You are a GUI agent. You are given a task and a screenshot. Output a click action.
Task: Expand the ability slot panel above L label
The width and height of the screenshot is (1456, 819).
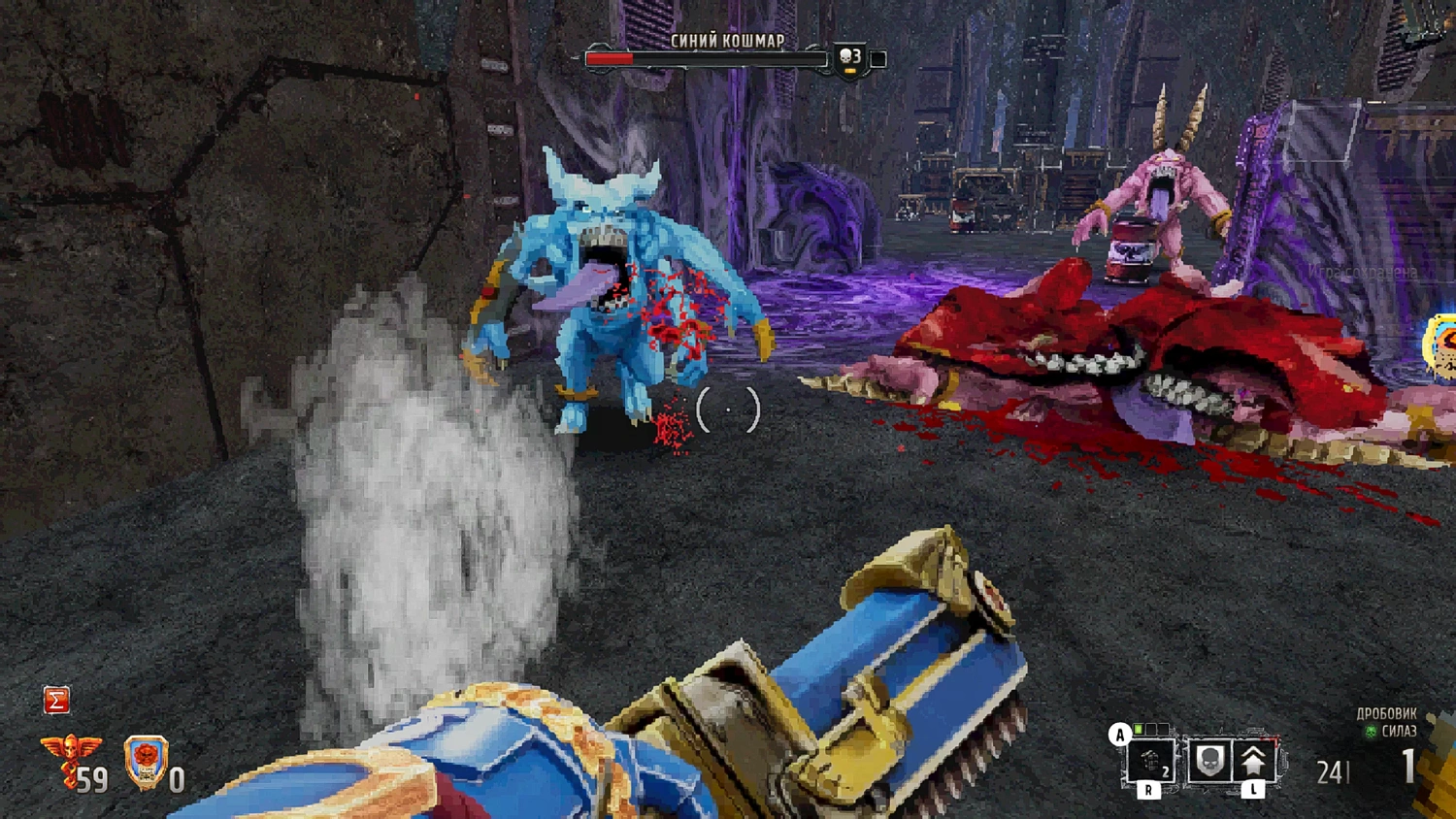point(1231,759)
